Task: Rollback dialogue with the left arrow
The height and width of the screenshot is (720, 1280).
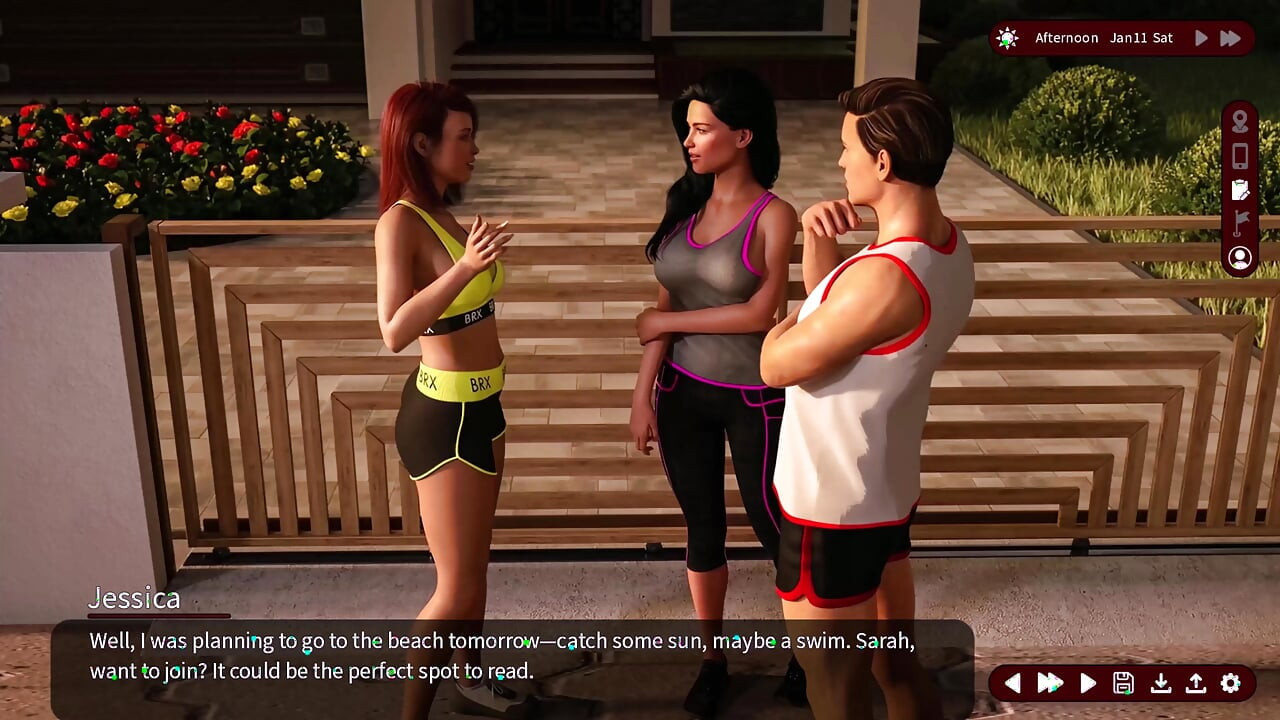Action: pos(1013,683)
